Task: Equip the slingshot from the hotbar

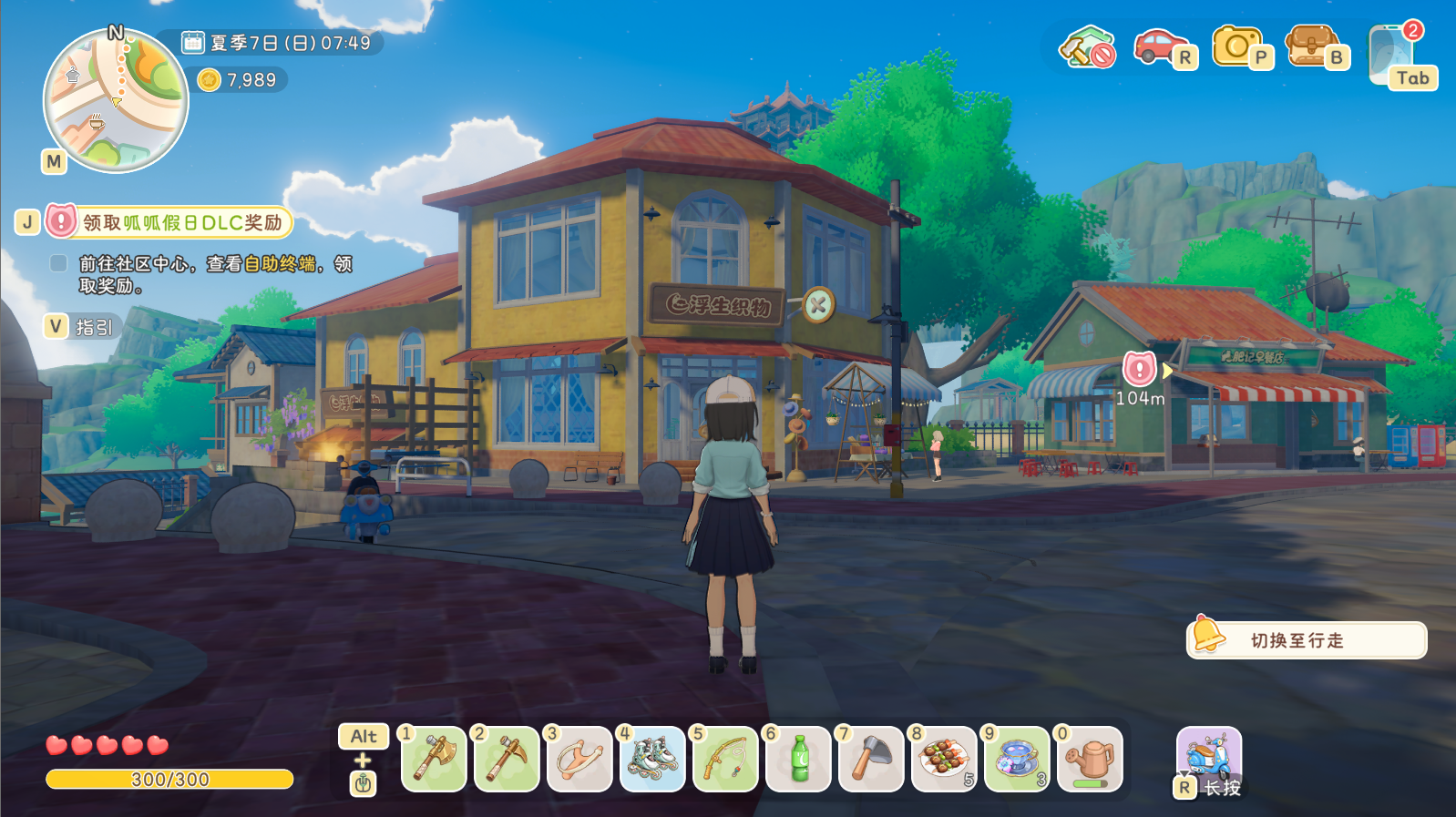Action: [579, 759]
